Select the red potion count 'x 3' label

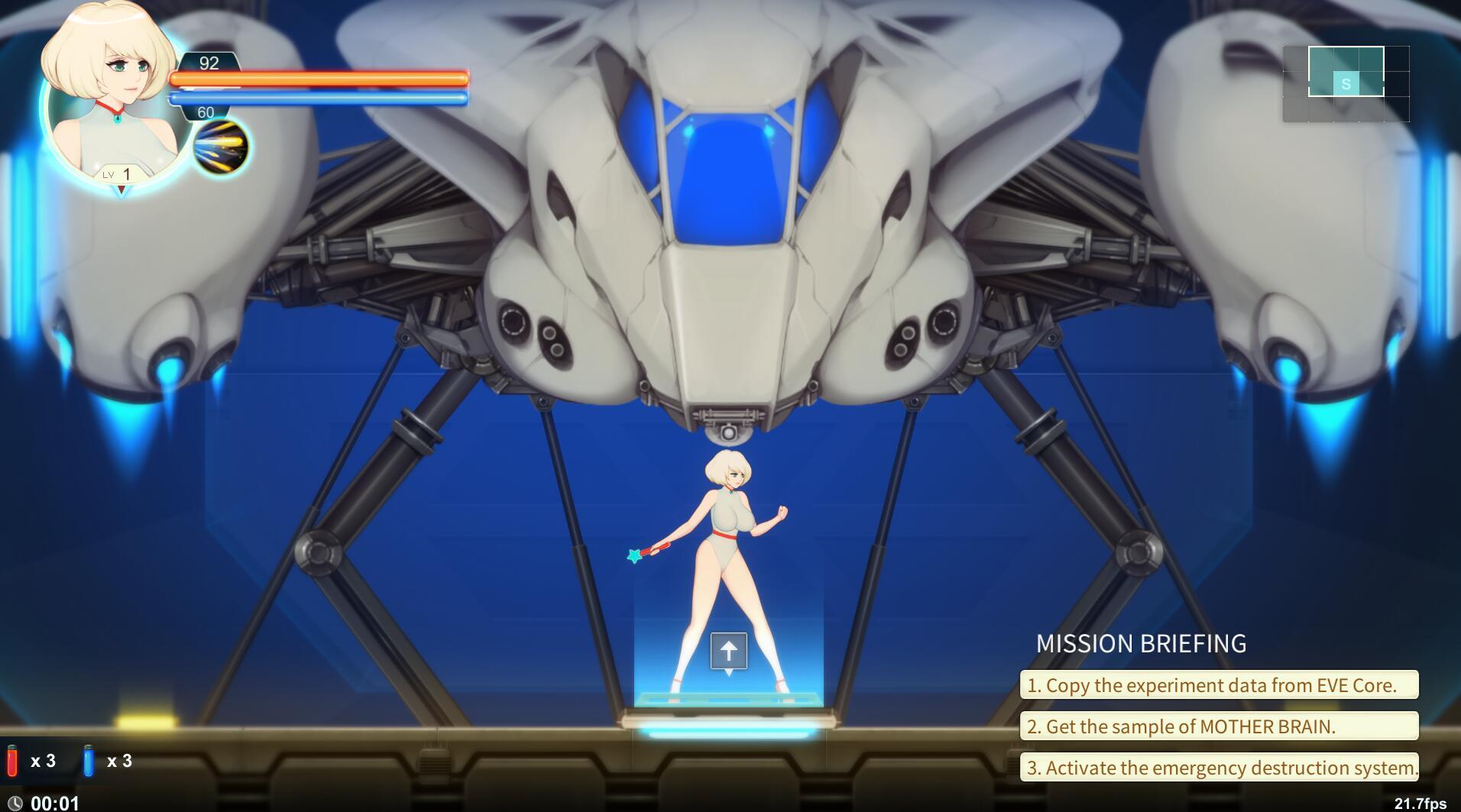(x=44, y=761)
